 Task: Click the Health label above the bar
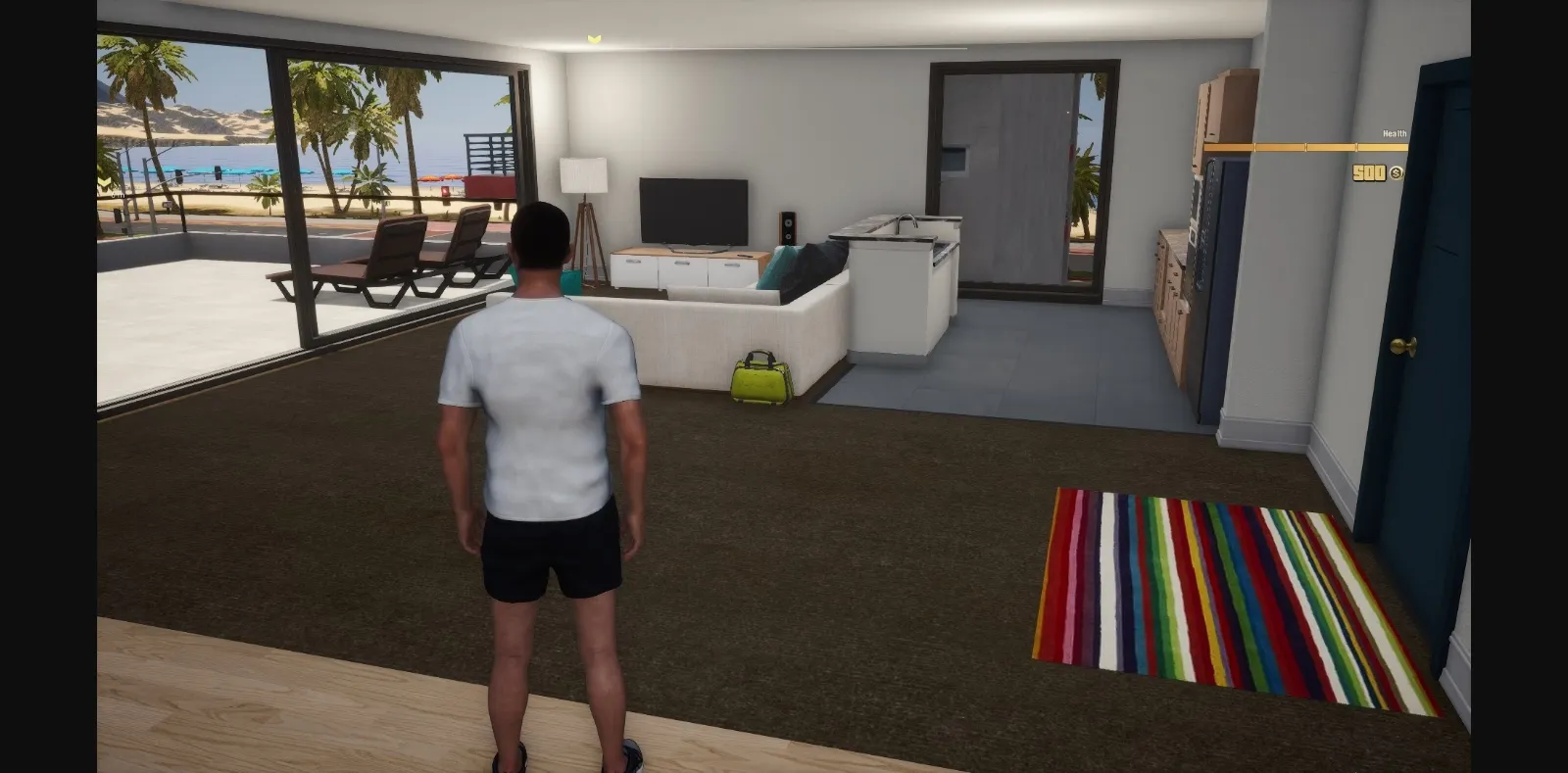tap(1393, 130)
